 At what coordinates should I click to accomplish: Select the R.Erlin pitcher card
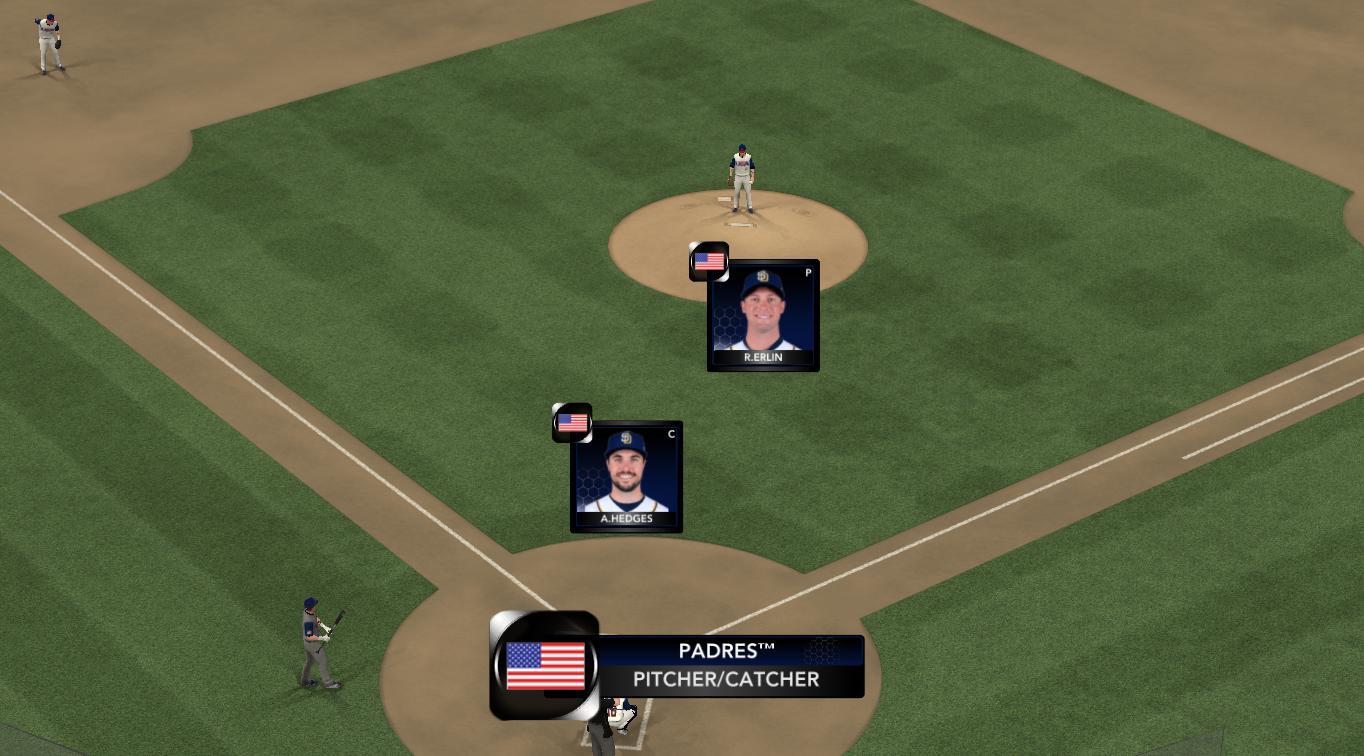tap(763, 316)
